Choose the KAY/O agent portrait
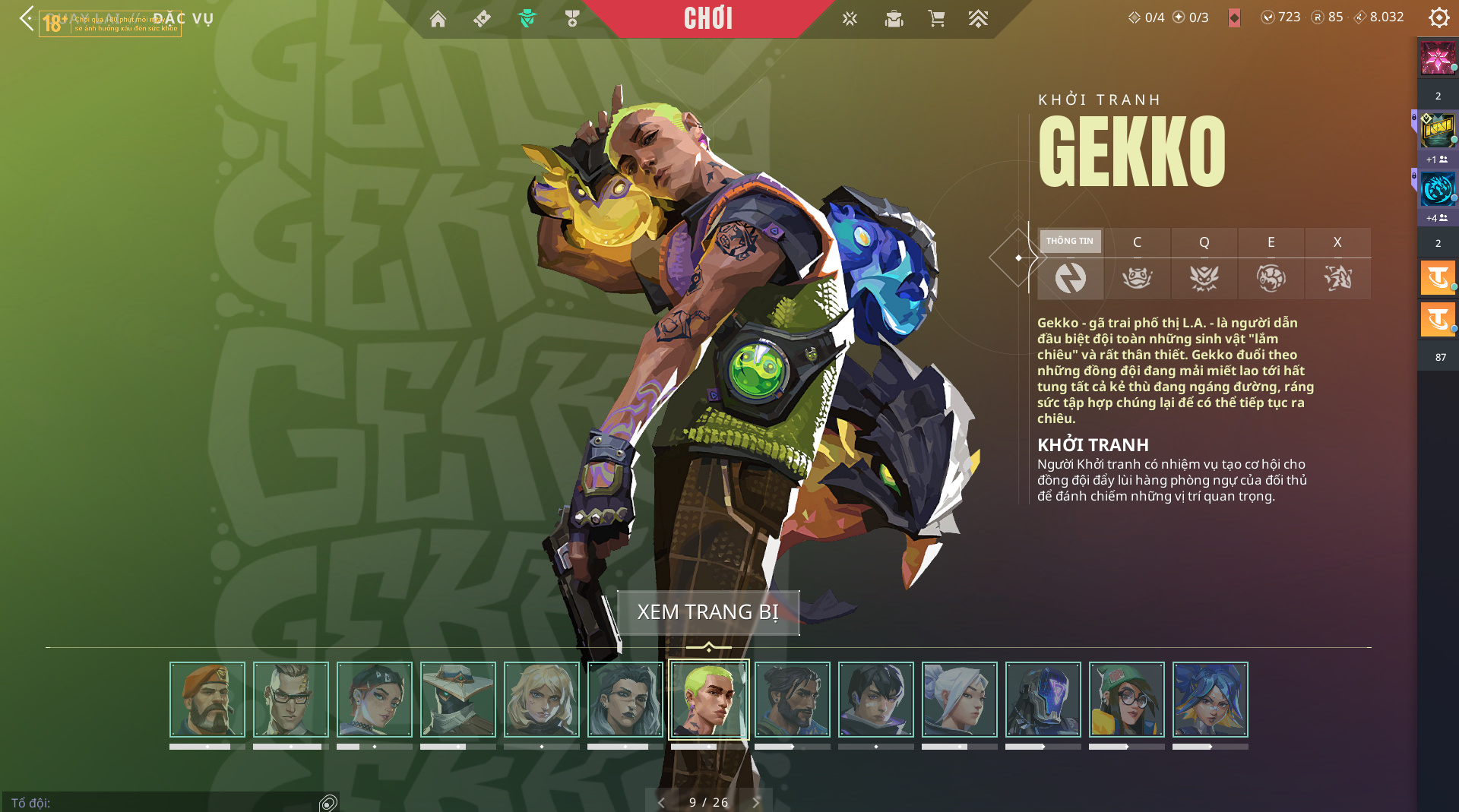Screen dimensions: 1459x812 click(1043, 700)
